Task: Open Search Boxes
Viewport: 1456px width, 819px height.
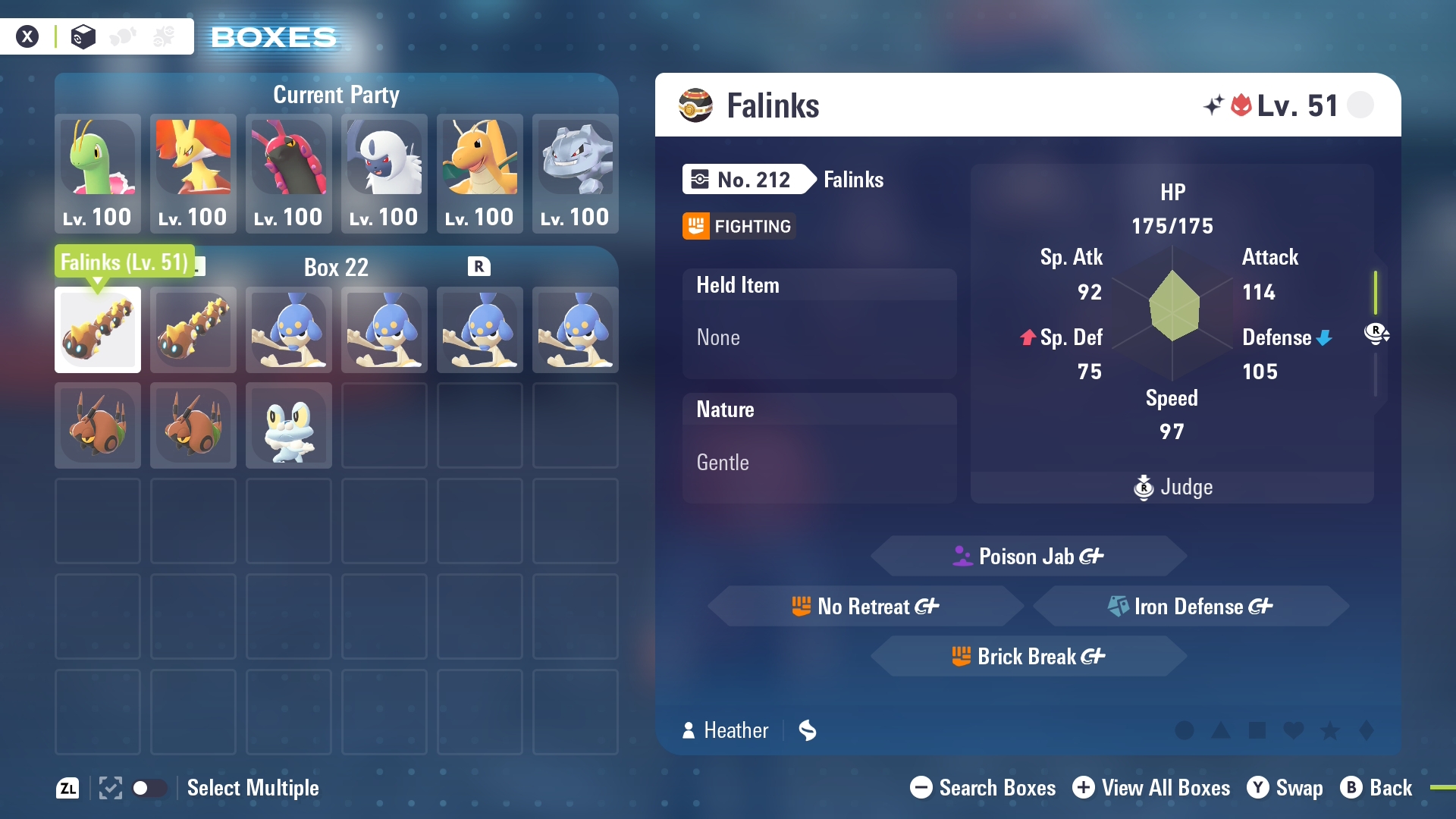Action: (983, 788)
